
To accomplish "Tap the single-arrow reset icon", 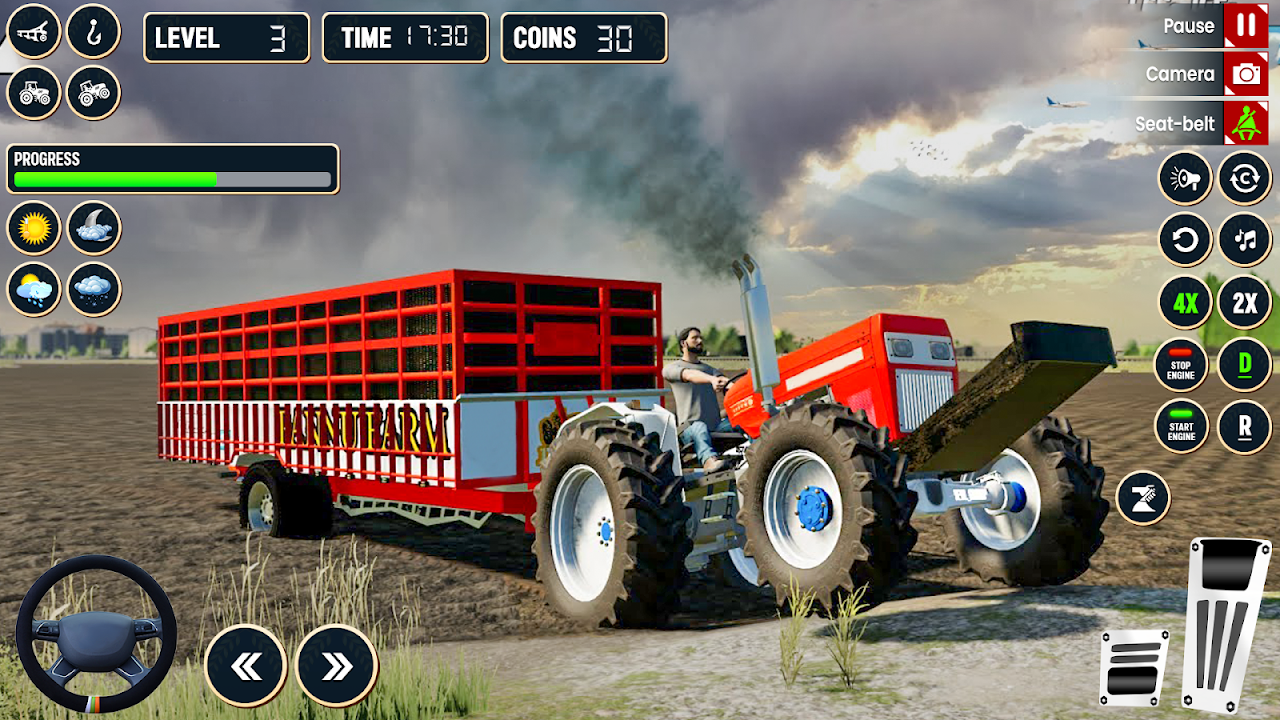I will point(1185,240).
